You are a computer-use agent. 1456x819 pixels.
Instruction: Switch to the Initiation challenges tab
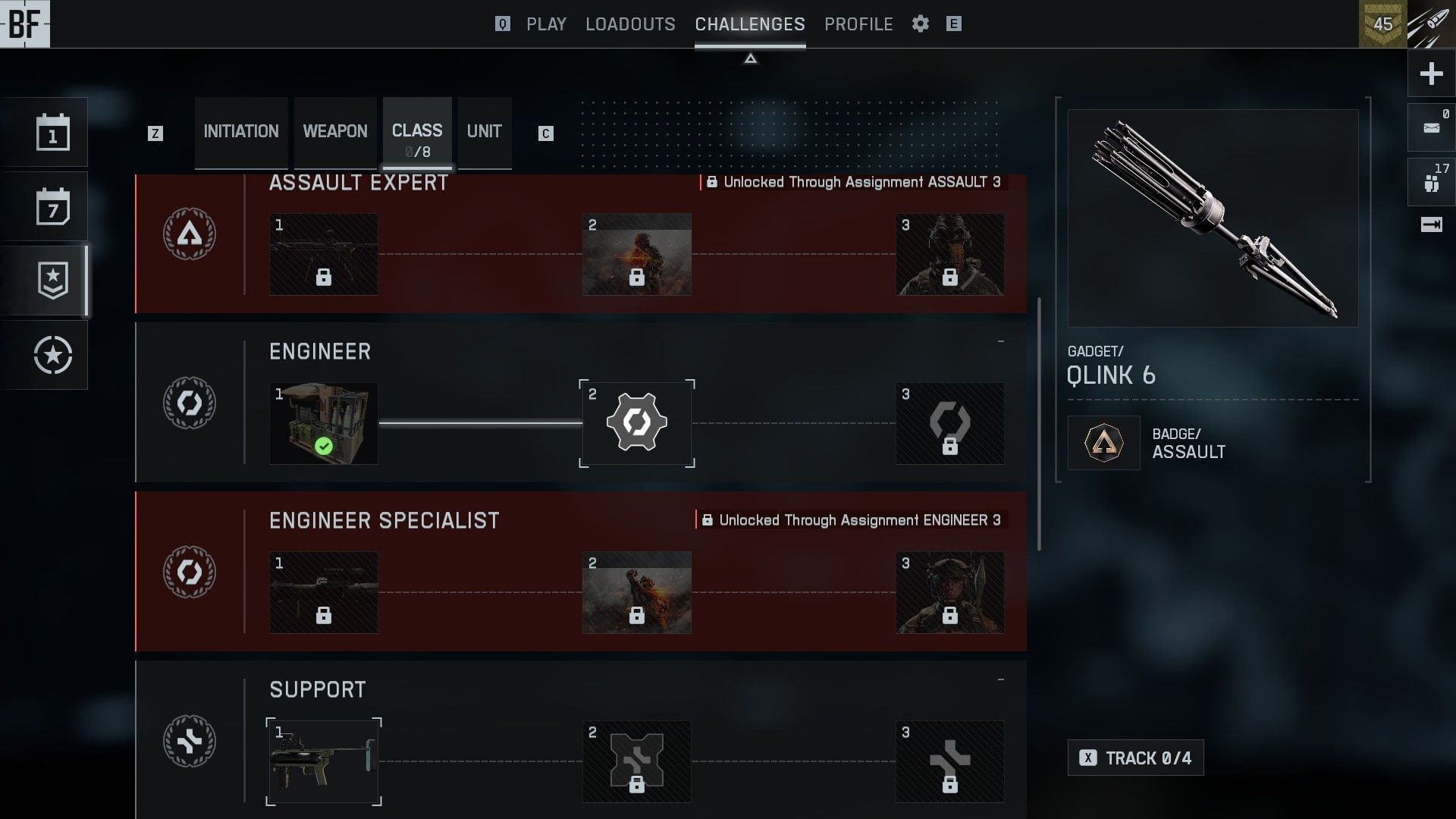coord(241,132)
